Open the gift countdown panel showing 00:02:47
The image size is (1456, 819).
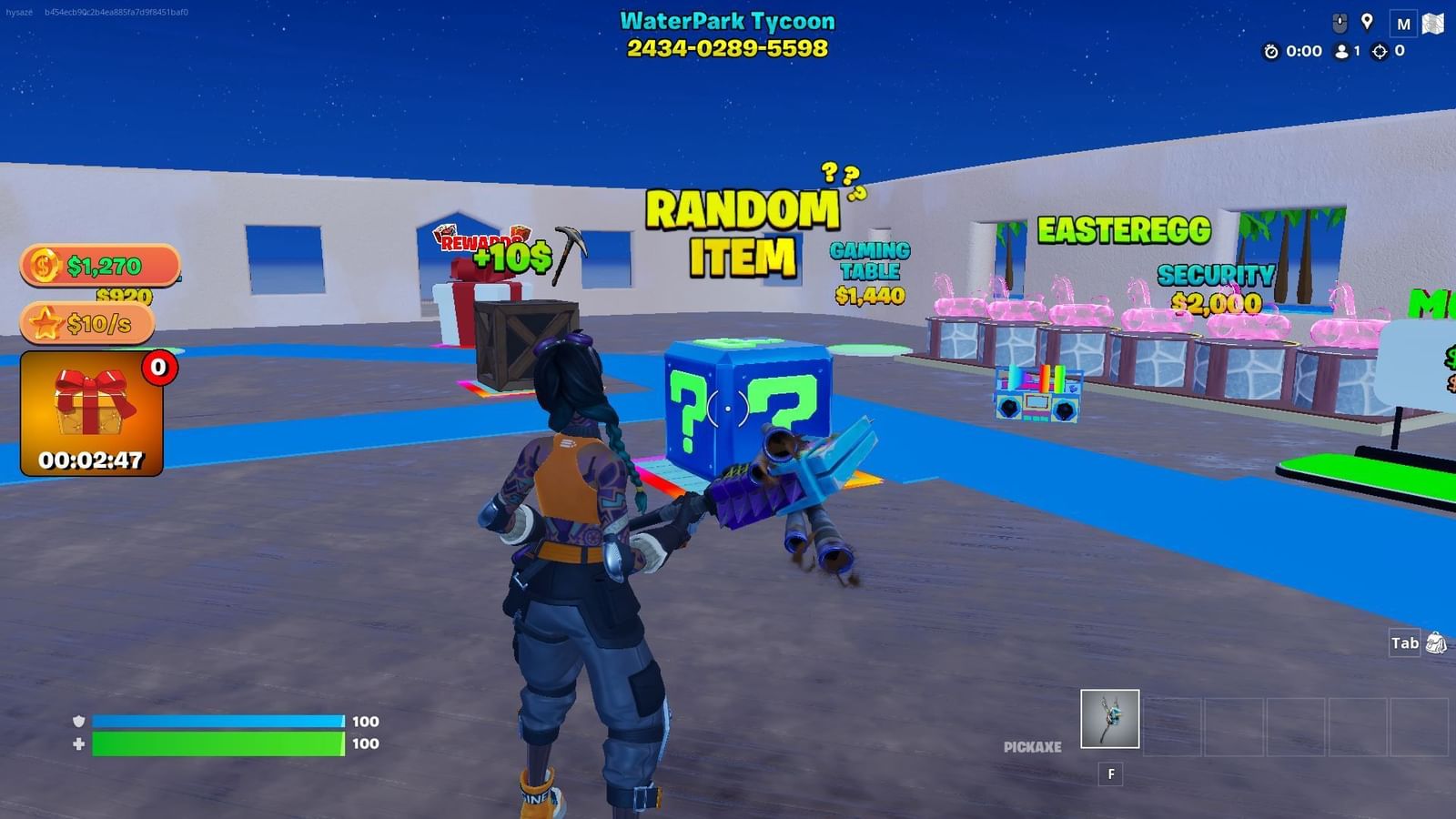(91, 414)
